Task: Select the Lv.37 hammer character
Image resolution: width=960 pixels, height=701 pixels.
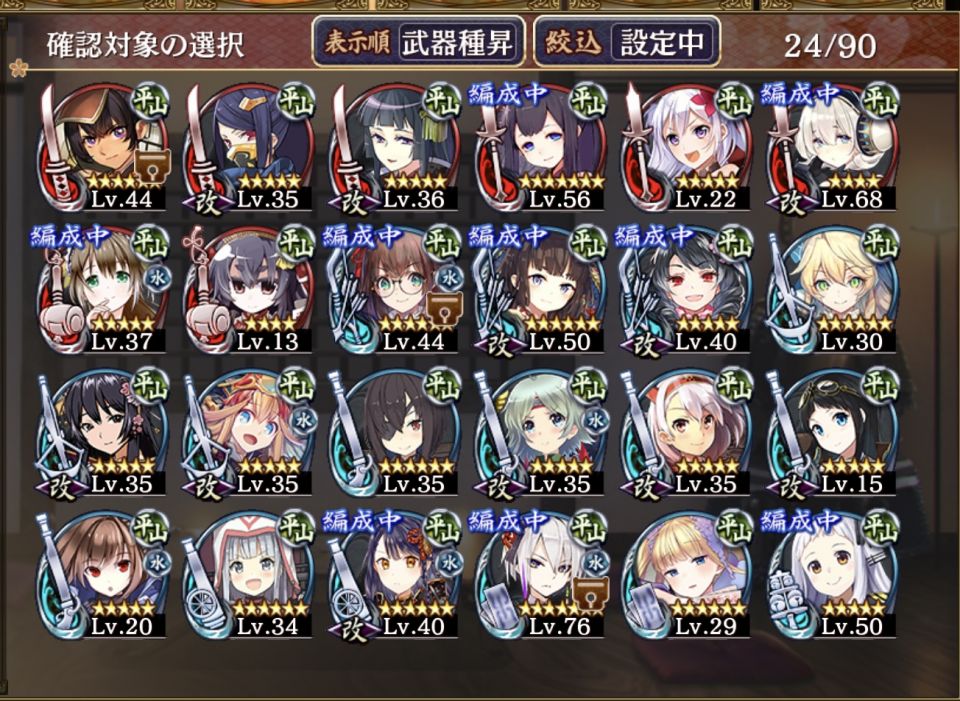Action: 102,291
